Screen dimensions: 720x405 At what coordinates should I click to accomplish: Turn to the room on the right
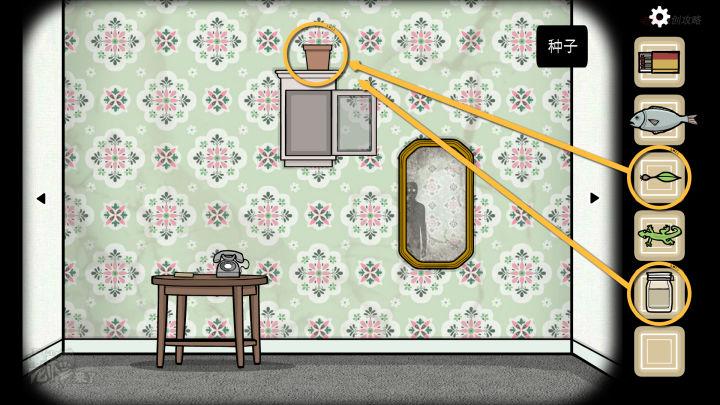594,198
